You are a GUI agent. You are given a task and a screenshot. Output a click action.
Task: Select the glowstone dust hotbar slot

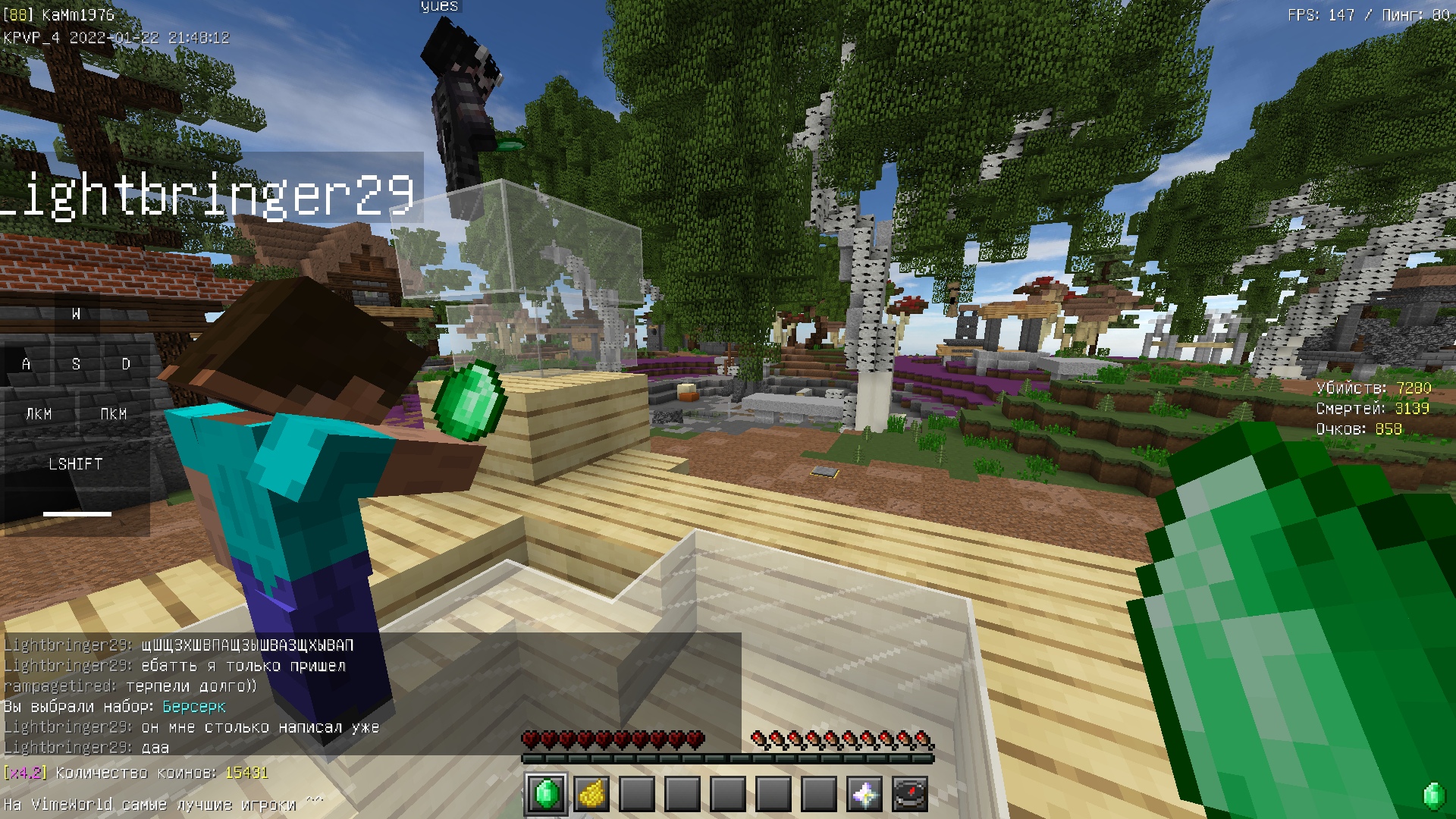[x=591, y=794]
